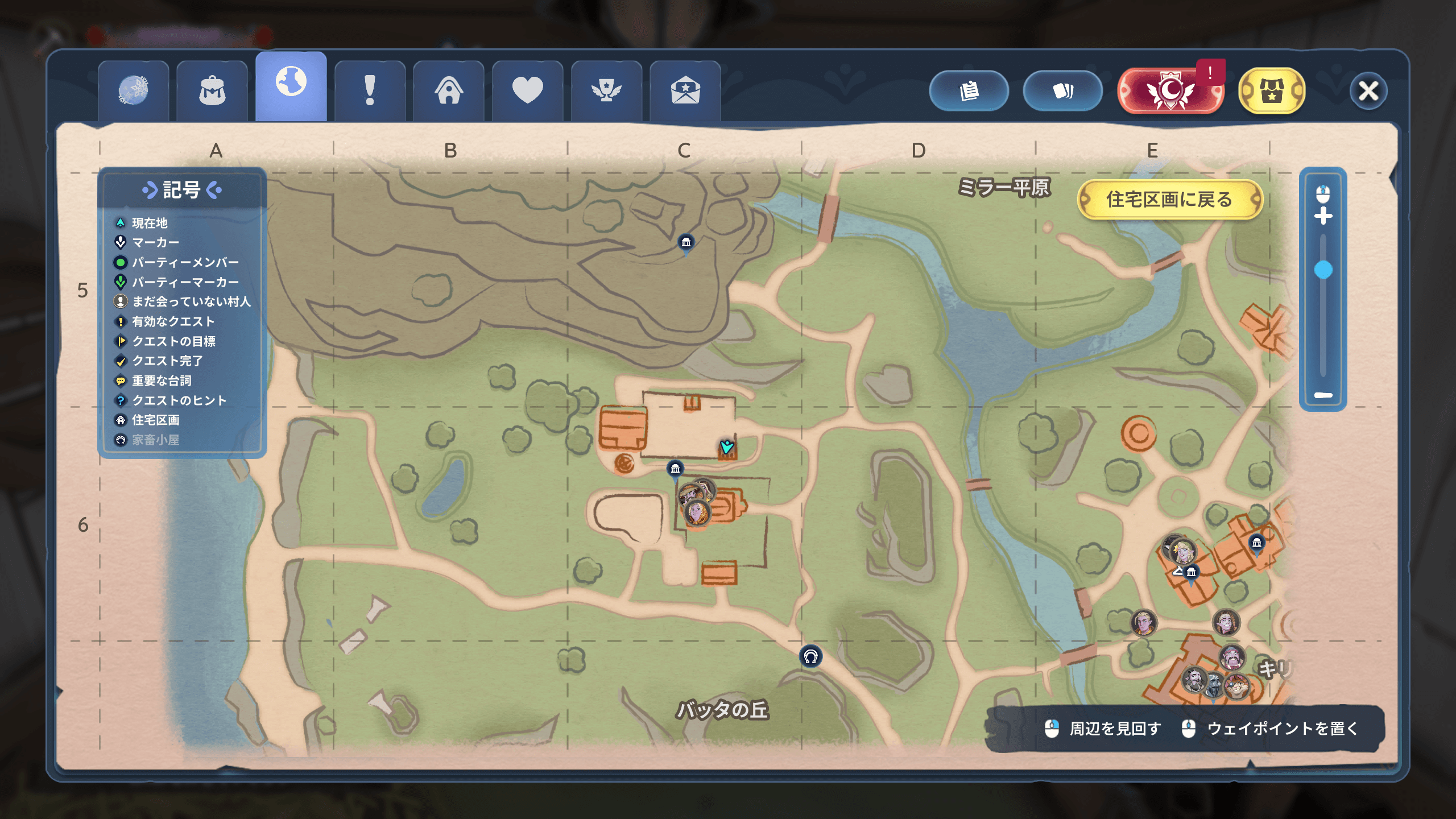Toggle 家畜小屋 in the legend
The height and width of the screenshot is (819, 1456).
(155, 440)
